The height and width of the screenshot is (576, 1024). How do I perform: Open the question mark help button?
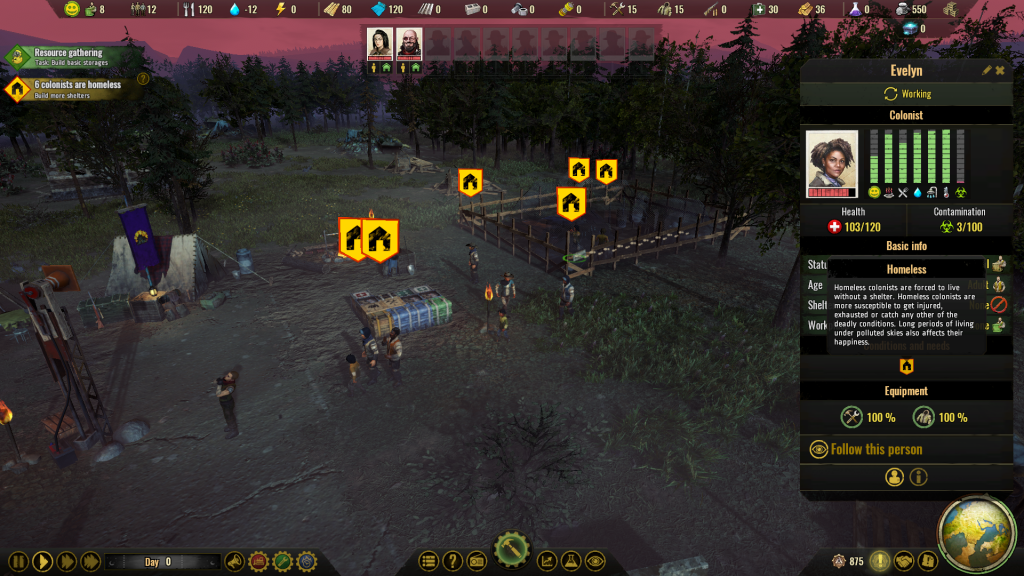click(452, 562)
